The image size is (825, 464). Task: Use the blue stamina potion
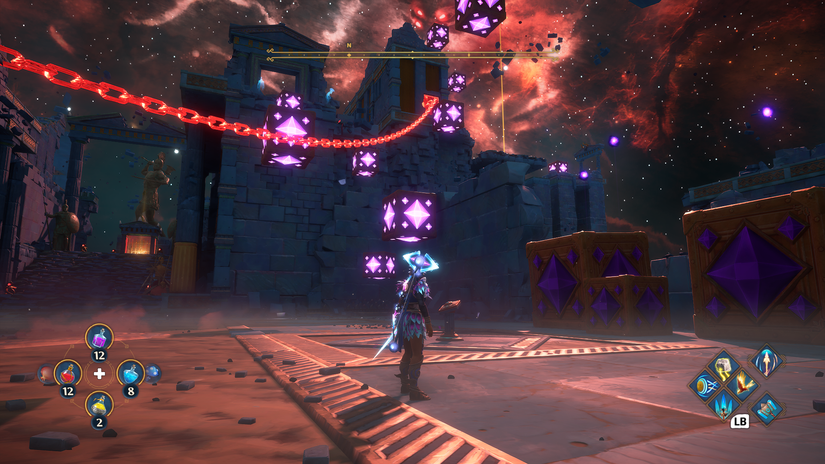click(x=131, y=375)
